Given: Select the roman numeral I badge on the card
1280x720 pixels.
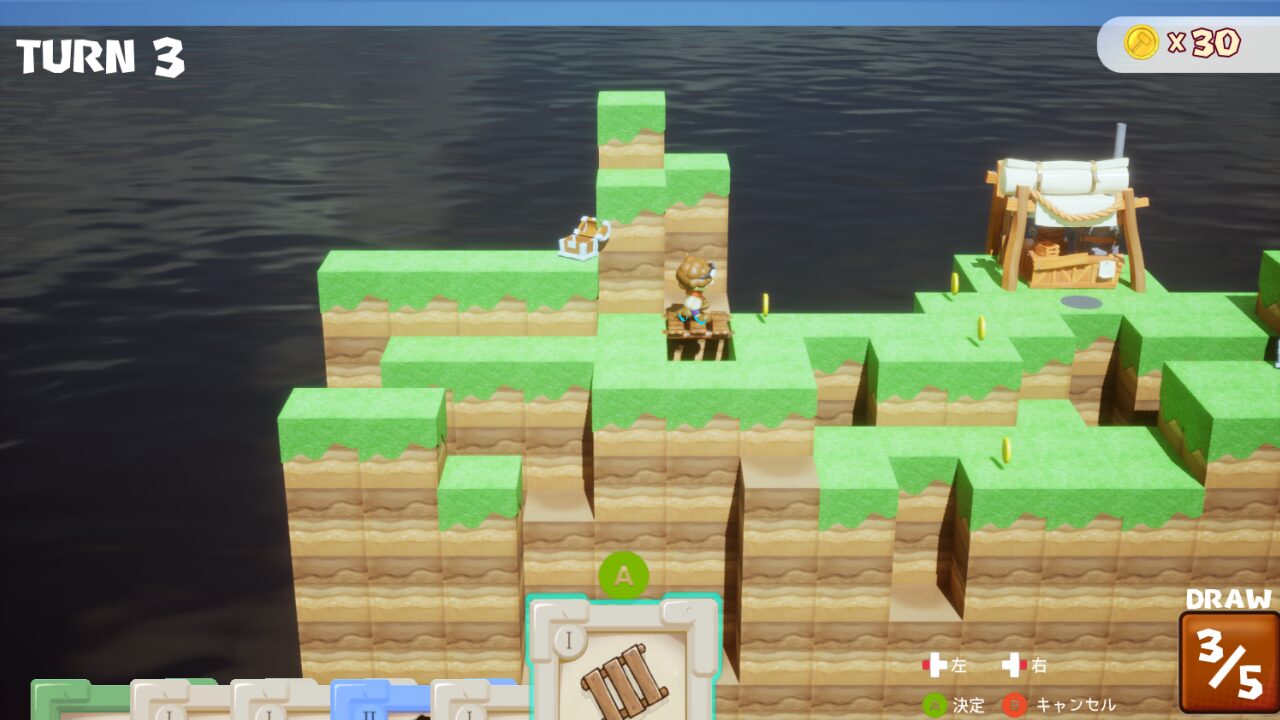Looking at the screenshot, I should pos(568,638).
